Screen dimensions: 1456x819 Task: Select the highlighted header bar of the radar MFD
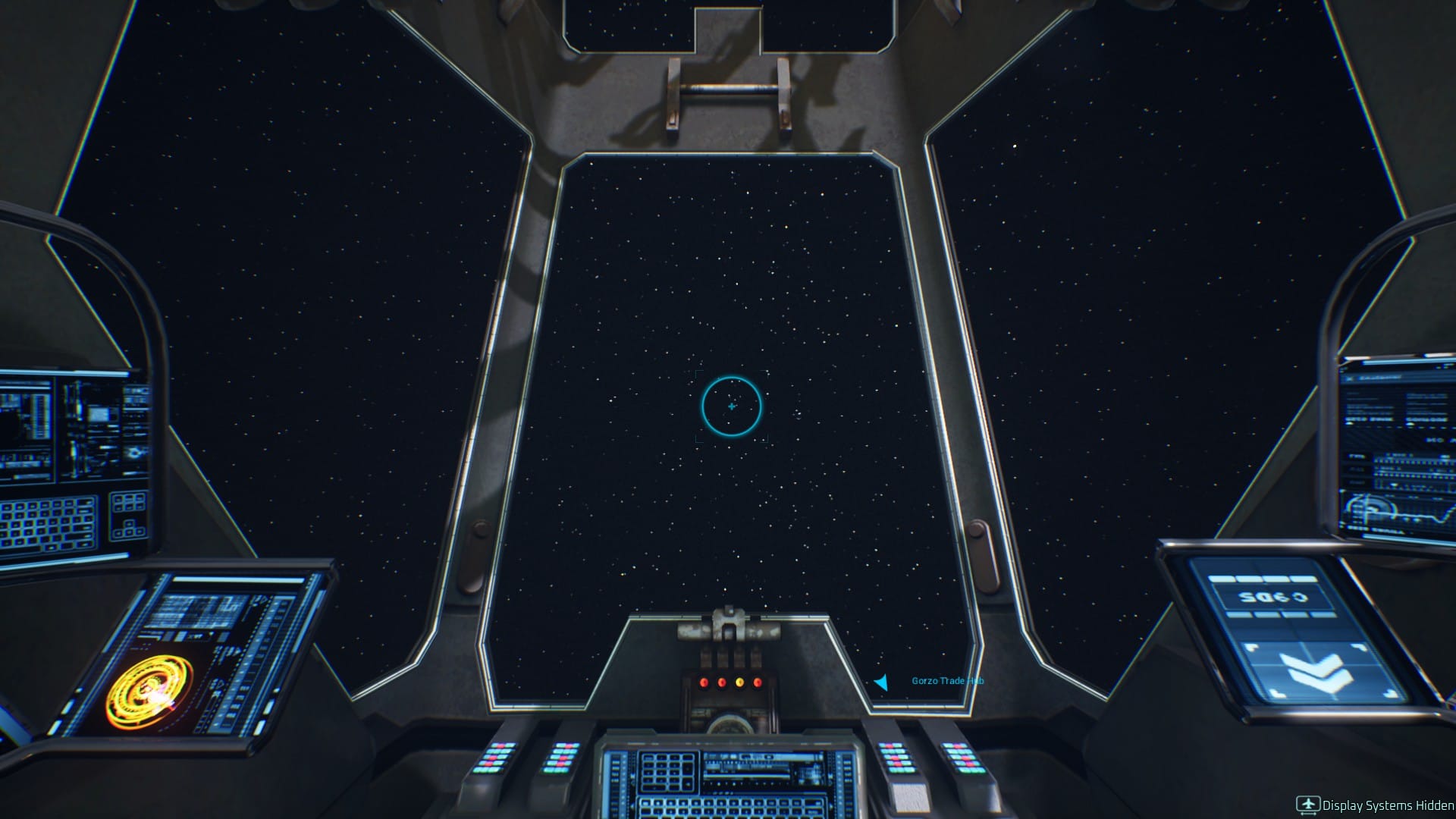(235, 579)
